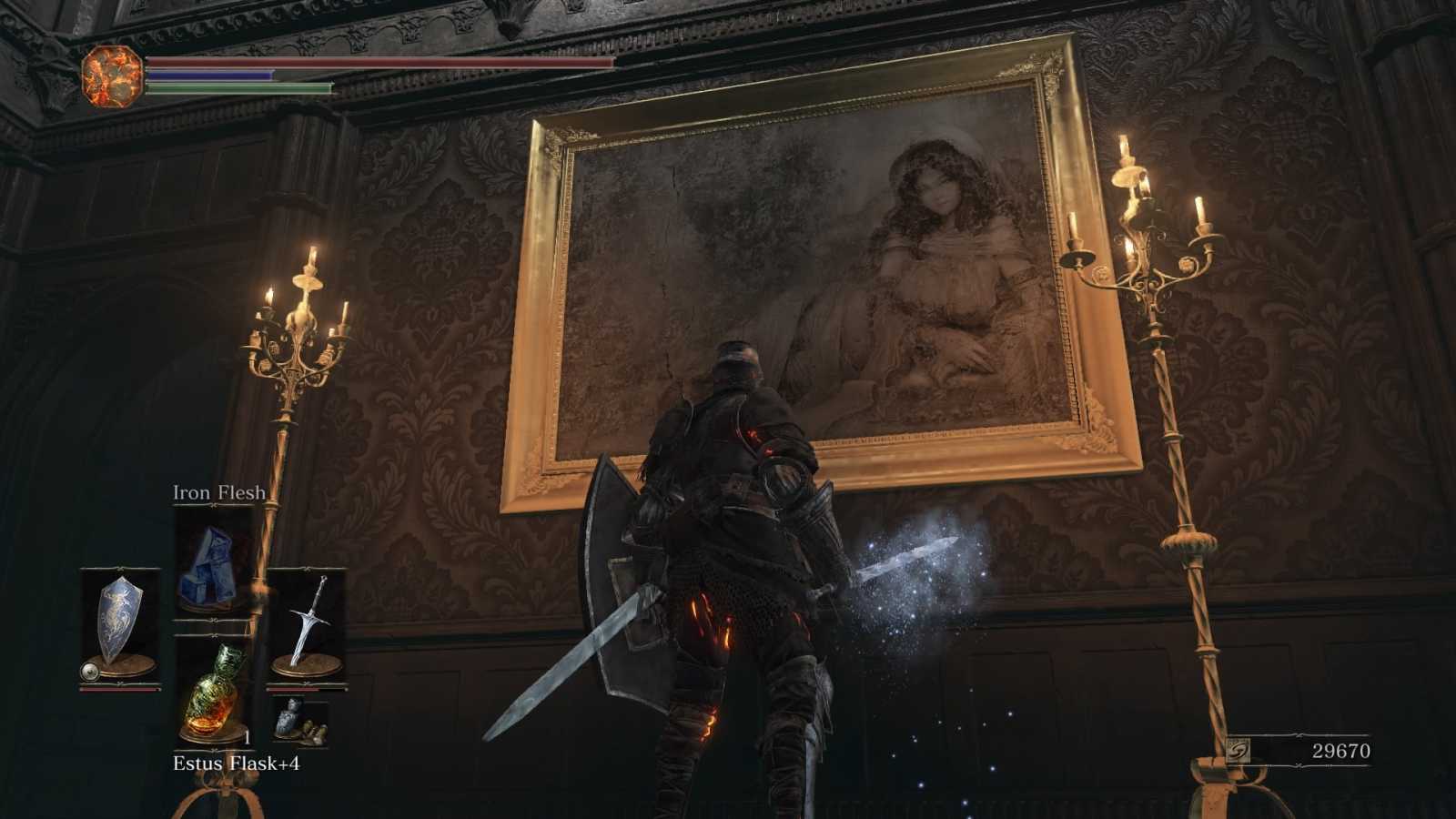Click the Estus Flask+4 label text
Viewport: 1456px width, 819px height.
[238, 763]
